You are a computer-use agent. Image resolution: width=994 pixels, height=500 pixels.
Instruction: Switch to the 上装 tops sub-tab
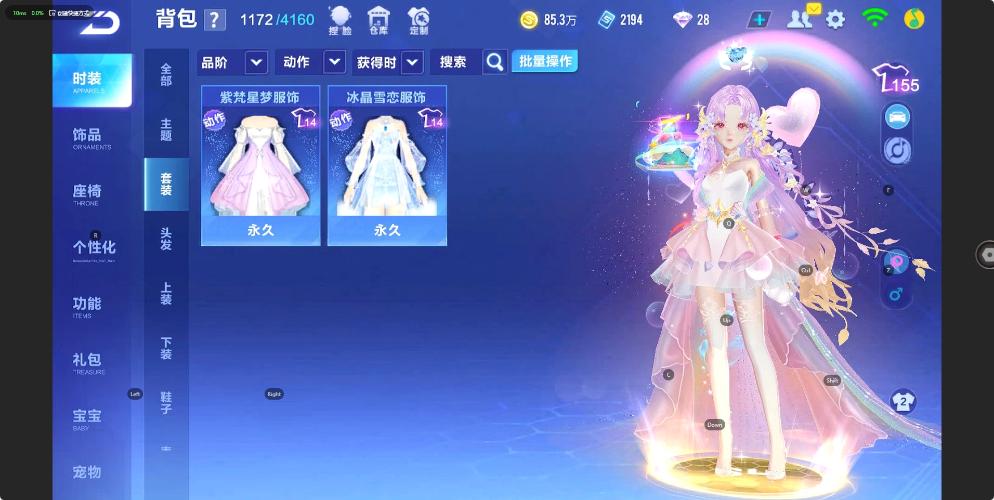tap(166, 293)
